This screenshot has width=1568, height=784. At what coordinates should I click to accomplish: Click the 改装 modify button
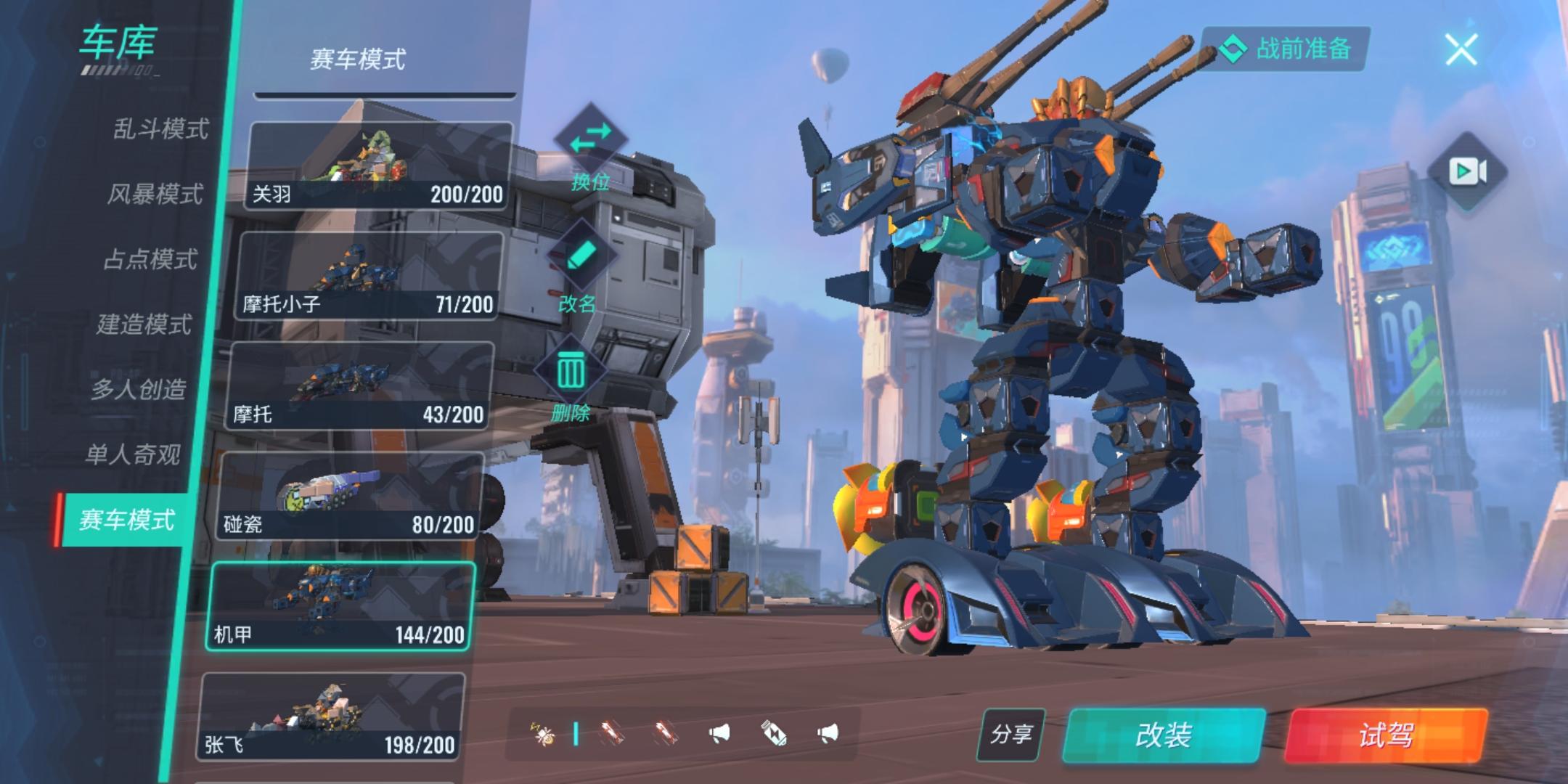point(1163,735)
